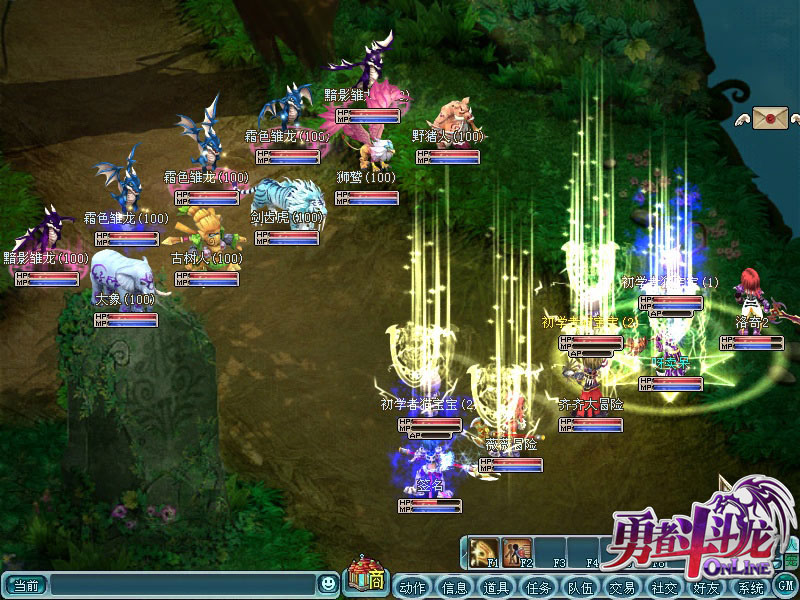This screenshot has width=800, height=600.
Task: Change the 当前 chat channel
Action: (x=26, y=583)
